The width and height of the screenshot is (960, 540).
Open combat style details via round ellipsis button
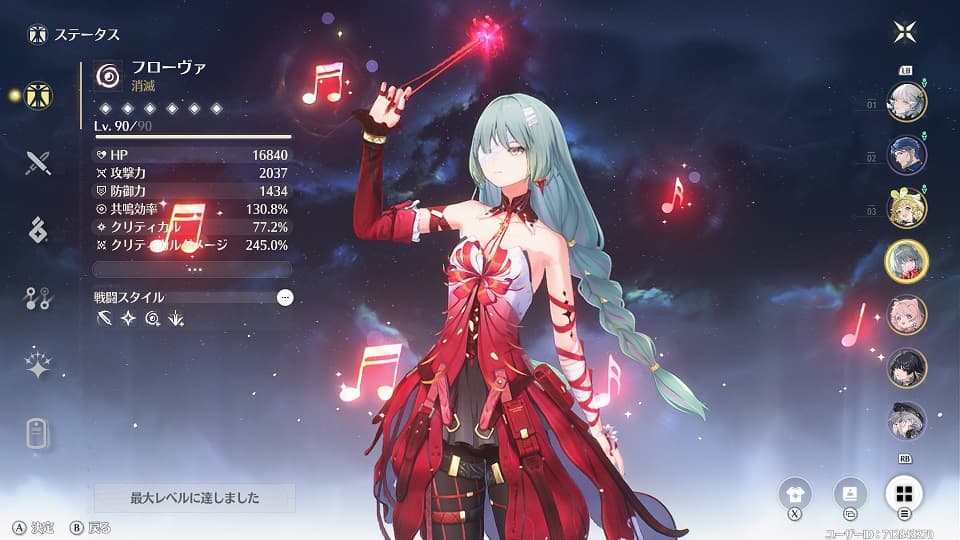click(x=285, y=297)
